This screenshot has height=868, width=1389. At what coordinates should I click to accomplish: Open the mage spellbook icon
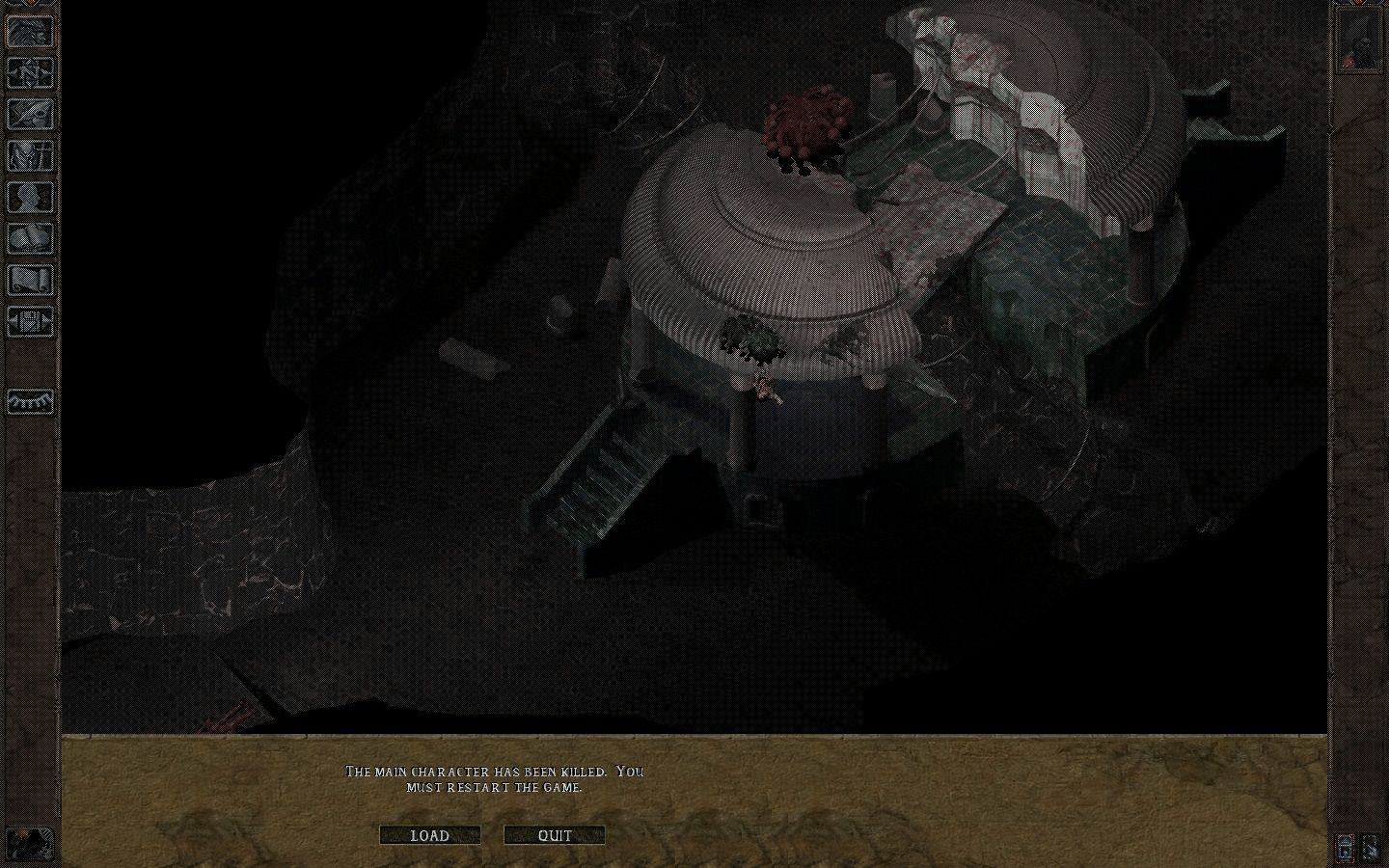[x=30, y=237]
